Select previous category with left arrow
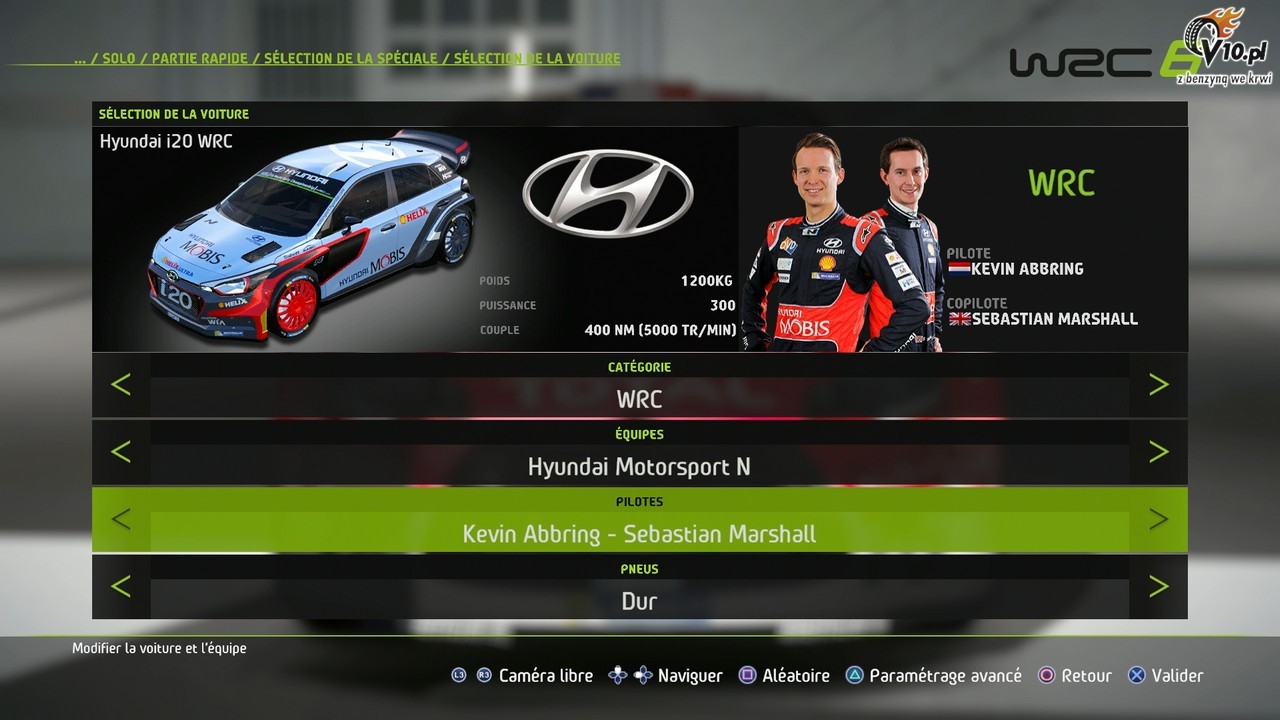 [121, 384]
